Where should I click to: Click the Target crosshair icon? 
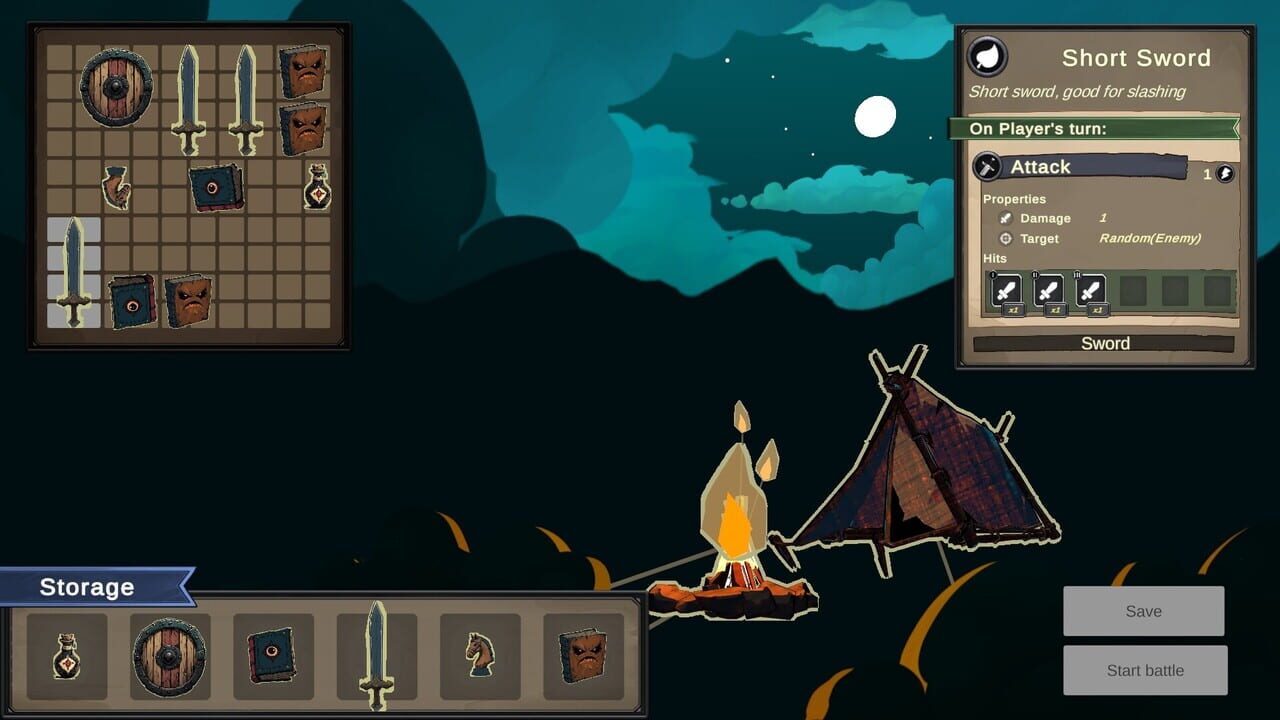pos(1005,238)
